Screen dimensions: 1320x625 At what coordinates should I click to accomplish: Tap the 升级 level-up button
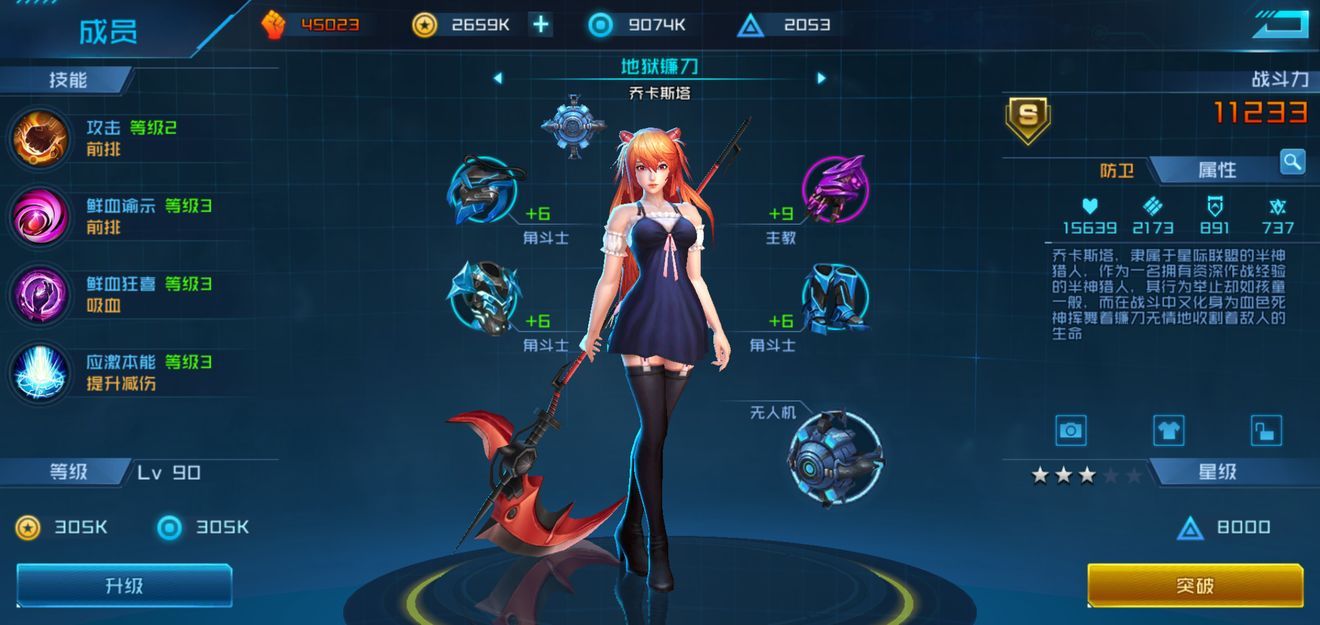(x=124, y=586)
